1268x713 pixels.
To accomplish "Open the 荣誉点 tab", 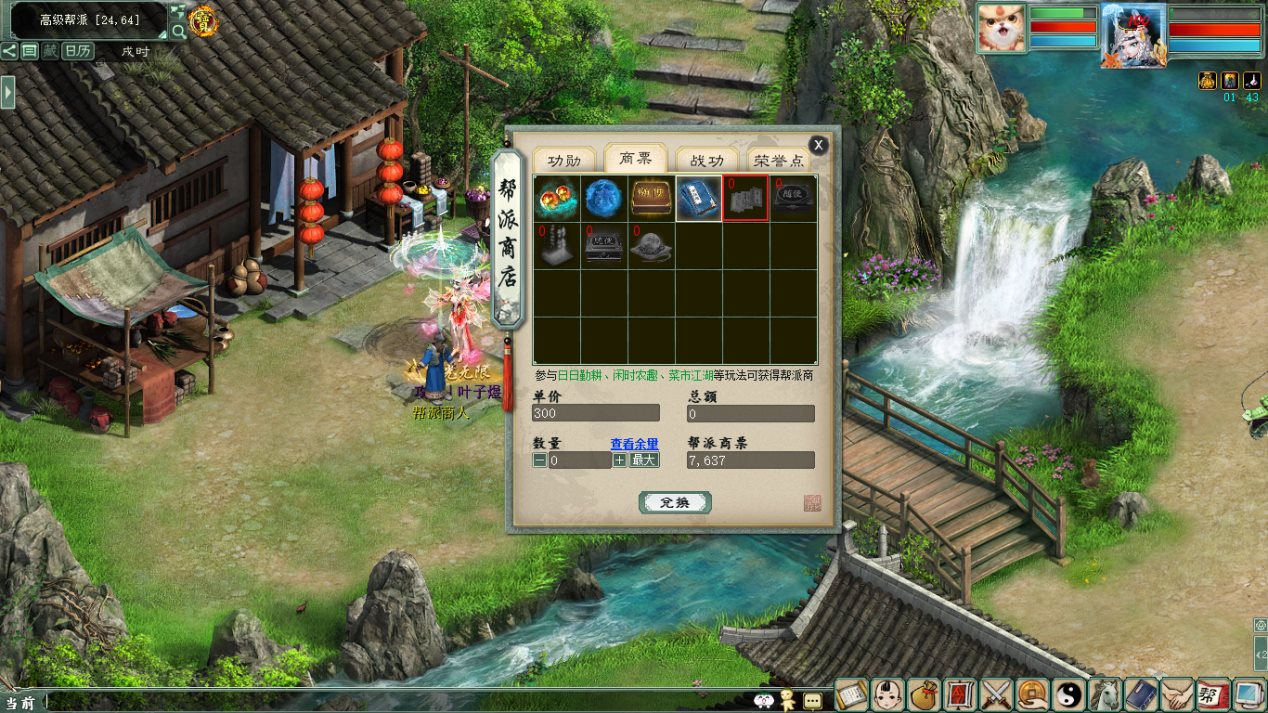I will pos(779,160).
